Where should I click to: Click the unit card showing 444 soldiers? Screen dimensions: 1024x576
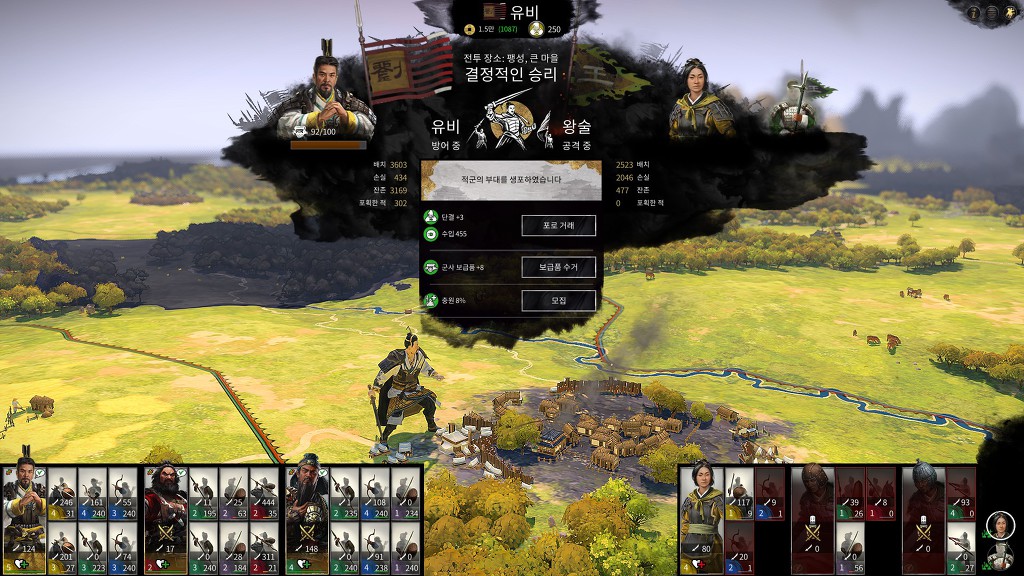(x=263, y=492)
